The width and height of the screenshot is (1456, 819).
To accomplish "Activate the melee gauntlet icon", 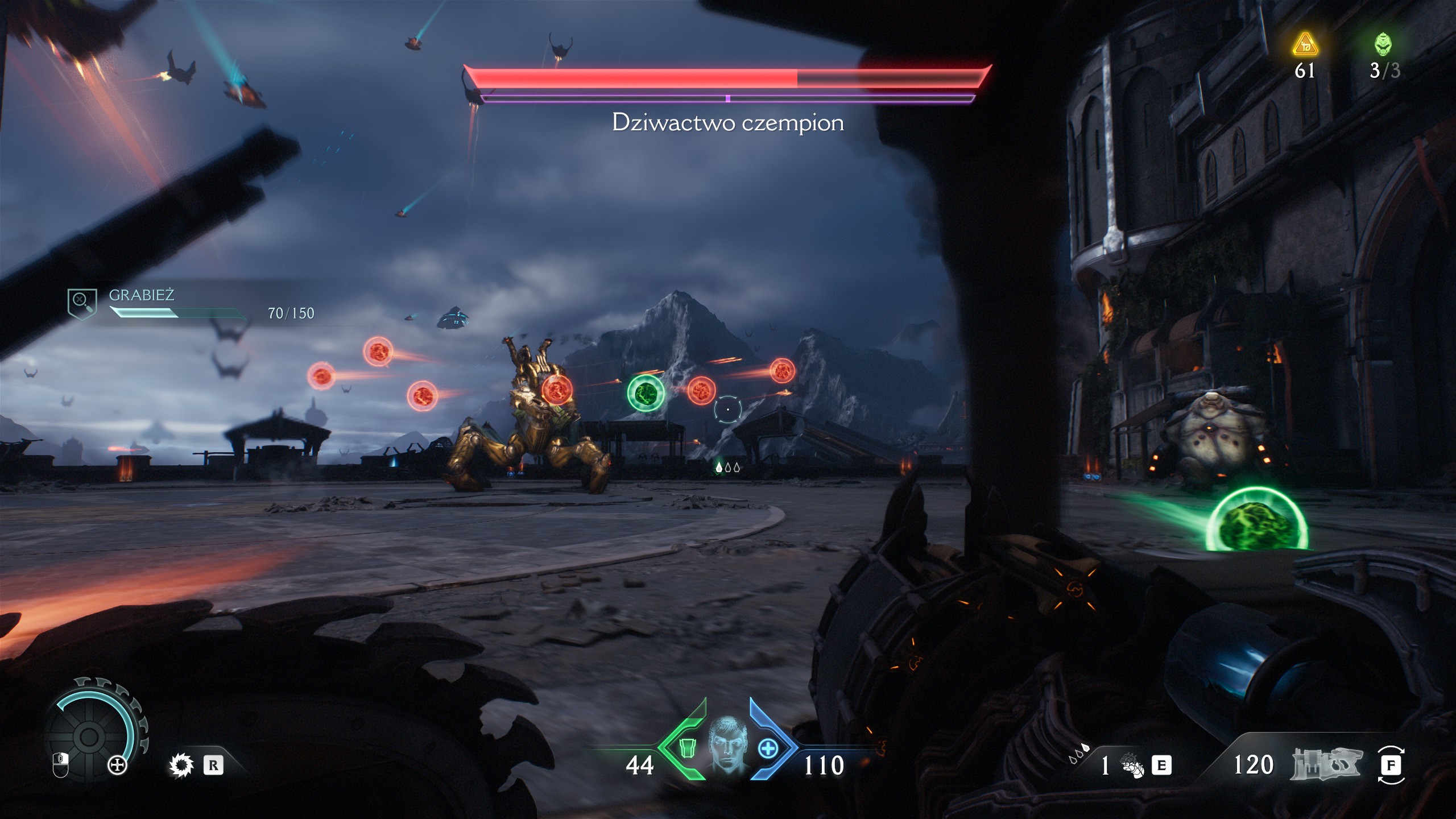I will click(x=1132, y=766).
